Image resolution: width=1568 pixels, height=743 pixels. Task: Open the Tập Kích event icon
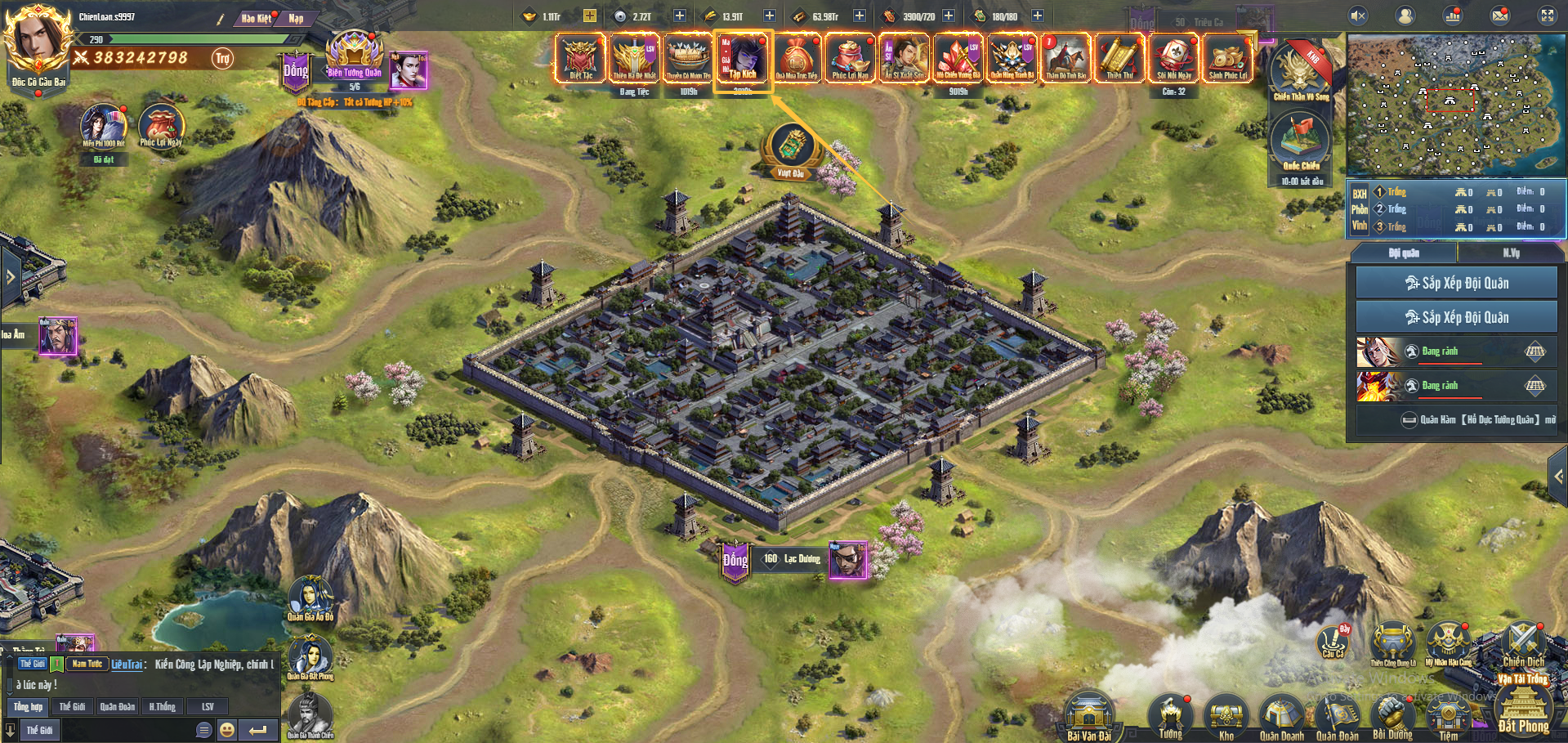click(x=743, y=58)
